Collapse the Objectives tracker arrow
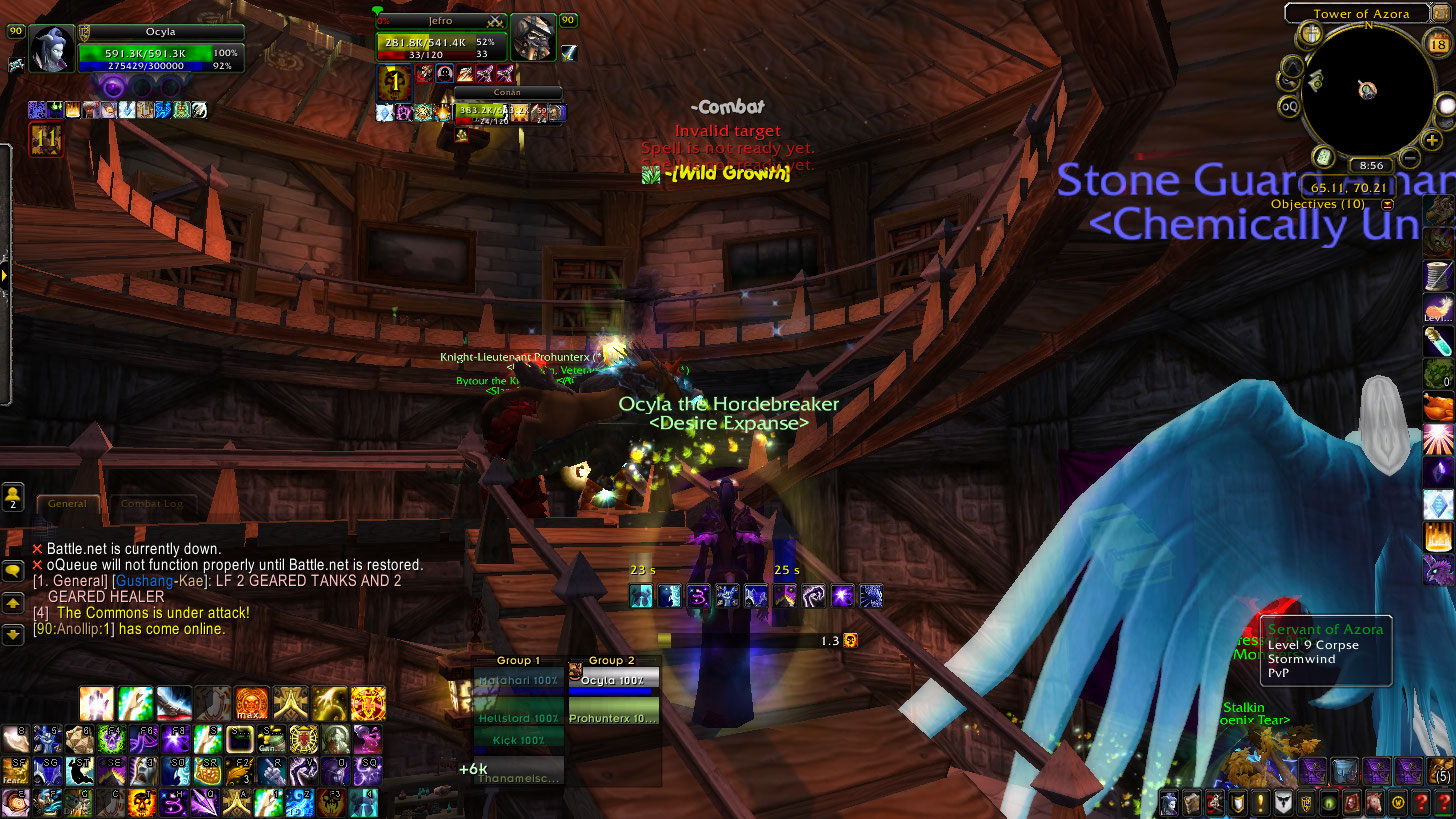The image size is (1456, 819). pyautogui.click(x=1388, y=204)
